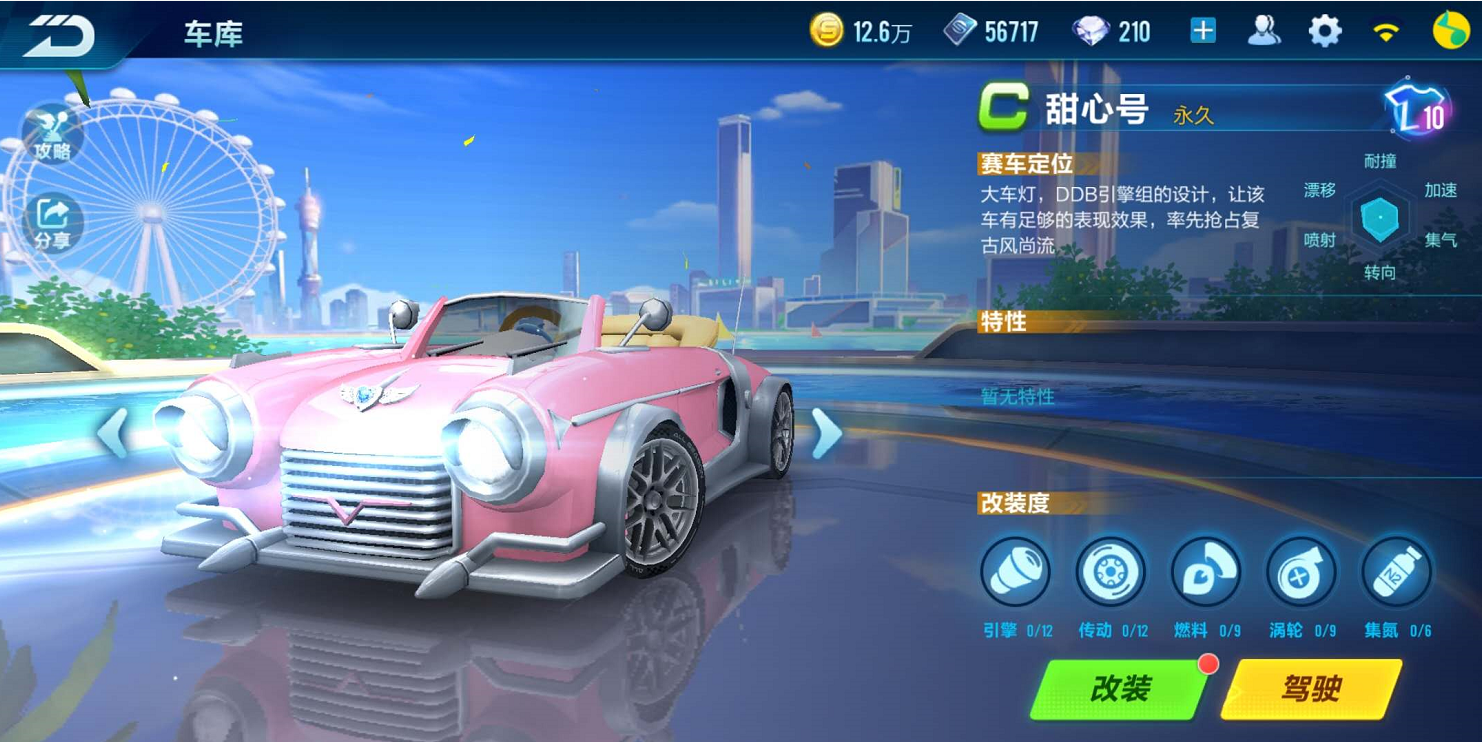
Task: Select the 传动 transmission upgrade icon
Action: (x=1110, y=573)
